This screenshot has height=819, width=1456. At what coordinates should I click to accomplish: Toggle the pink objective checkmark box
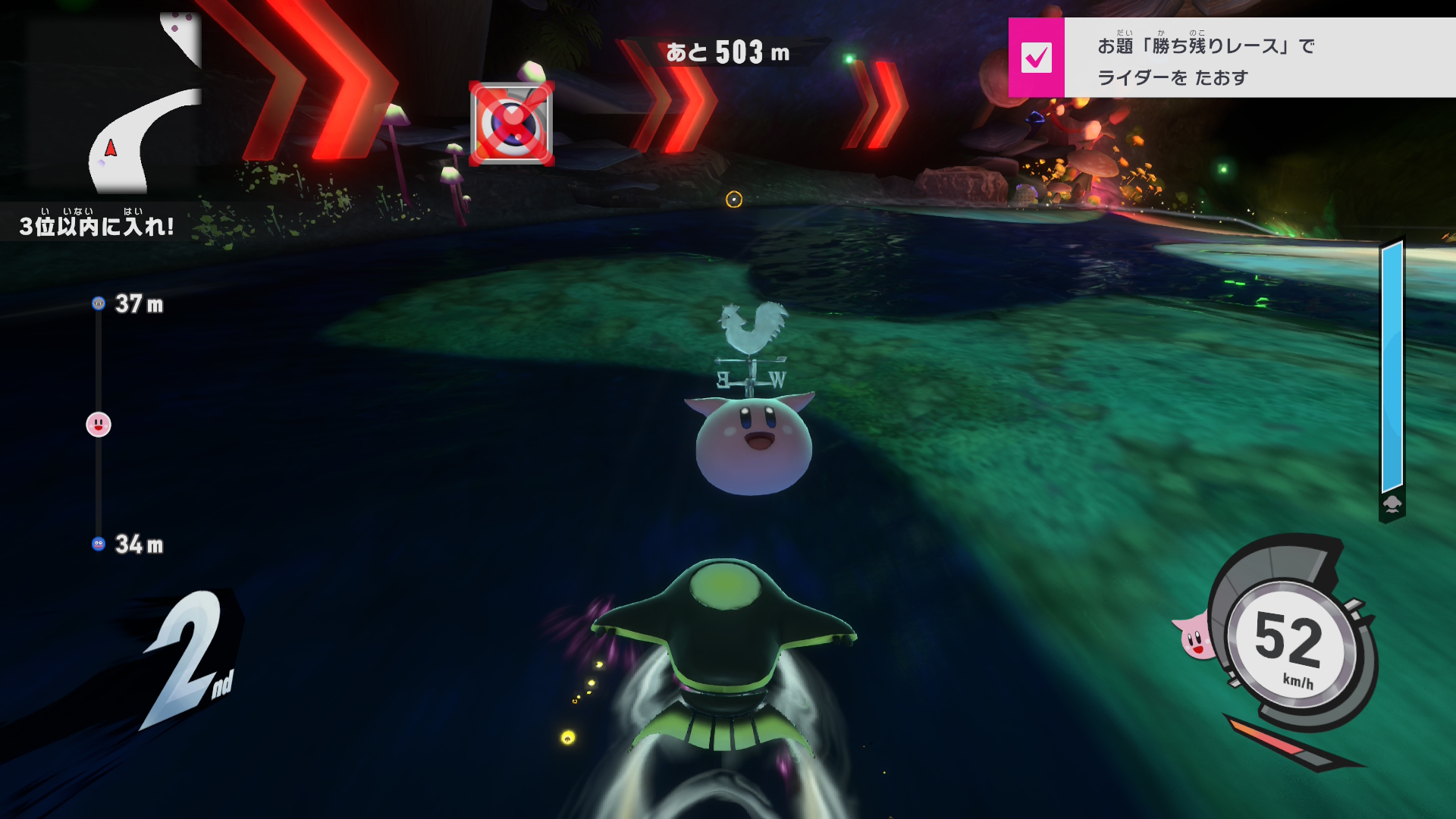pyautogui.click(x=1036, y=58)
